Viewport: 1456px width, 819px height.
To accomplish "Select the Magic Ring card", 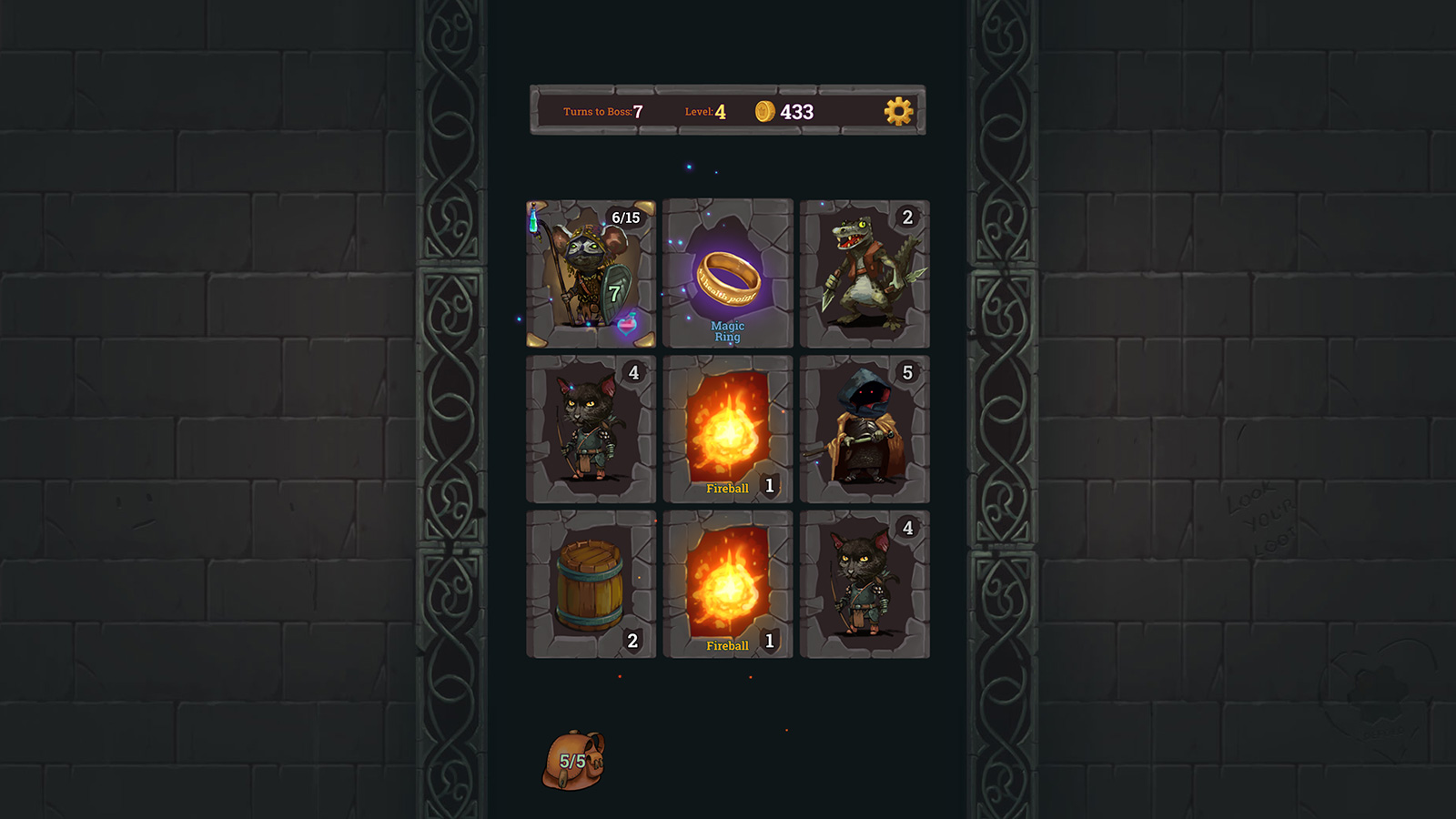I will 727,273.
